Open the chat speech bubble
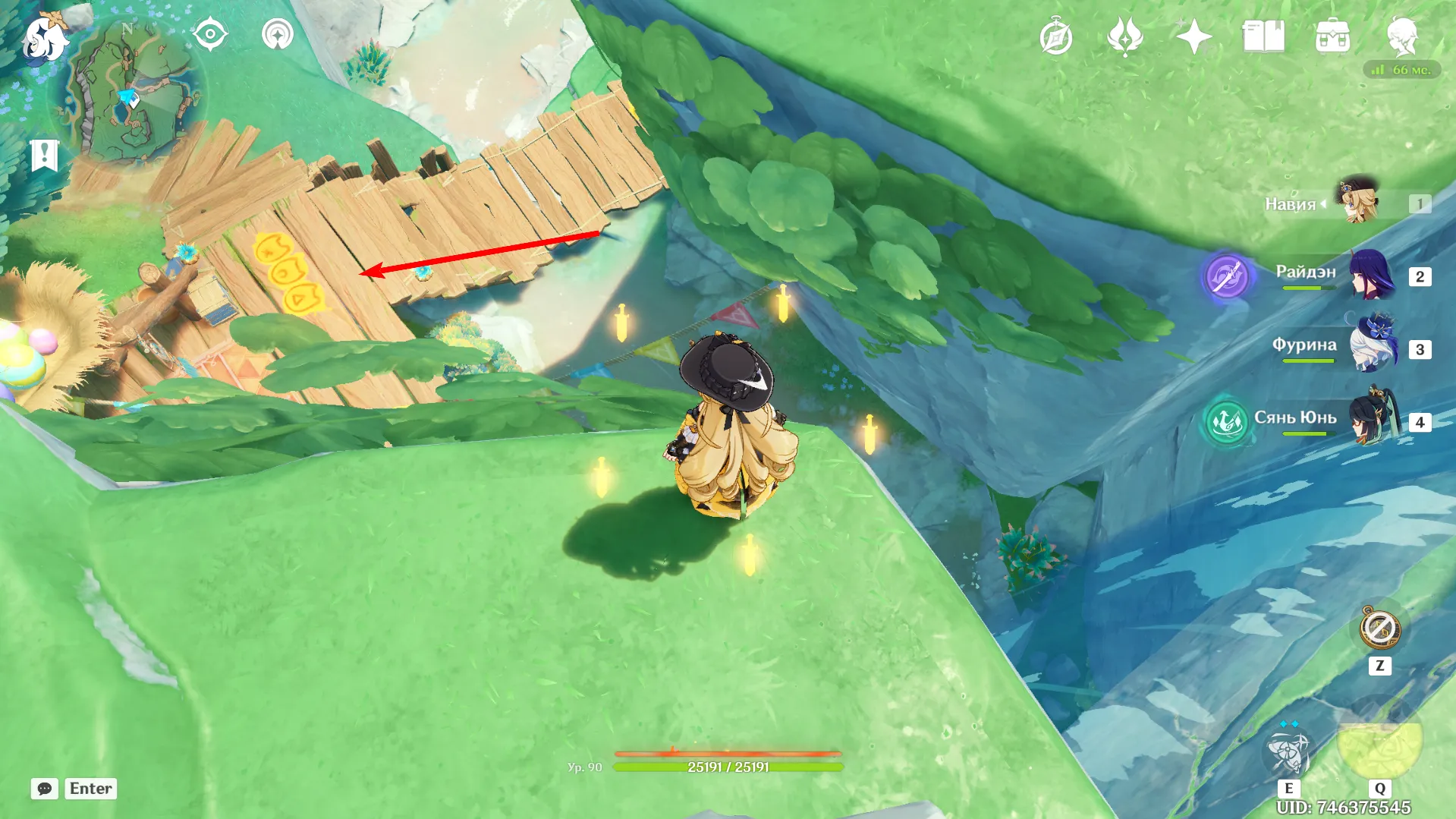Image resolution: width=1456 pixels, height=819 pixels. point(45,789)
